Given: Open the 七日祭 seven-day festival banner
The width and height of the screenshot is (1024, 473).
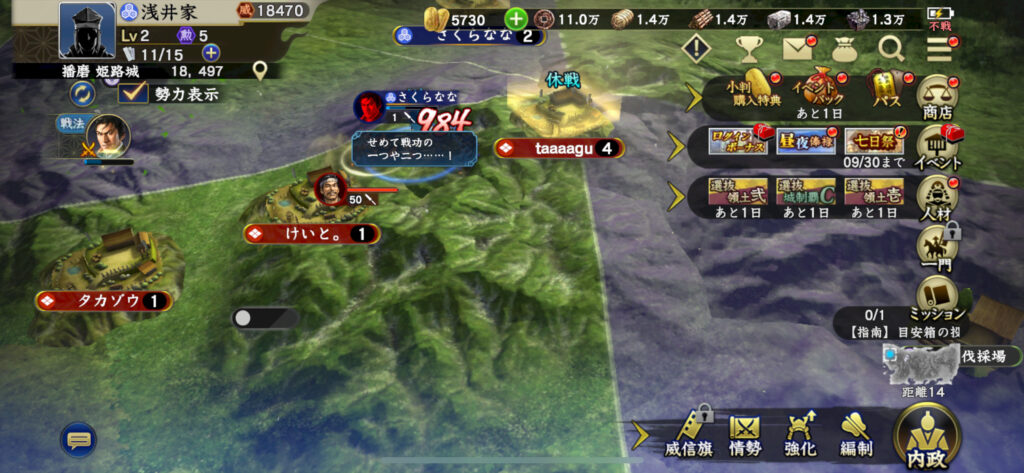Looking at the screenshot, I should (x=867, y=142).
